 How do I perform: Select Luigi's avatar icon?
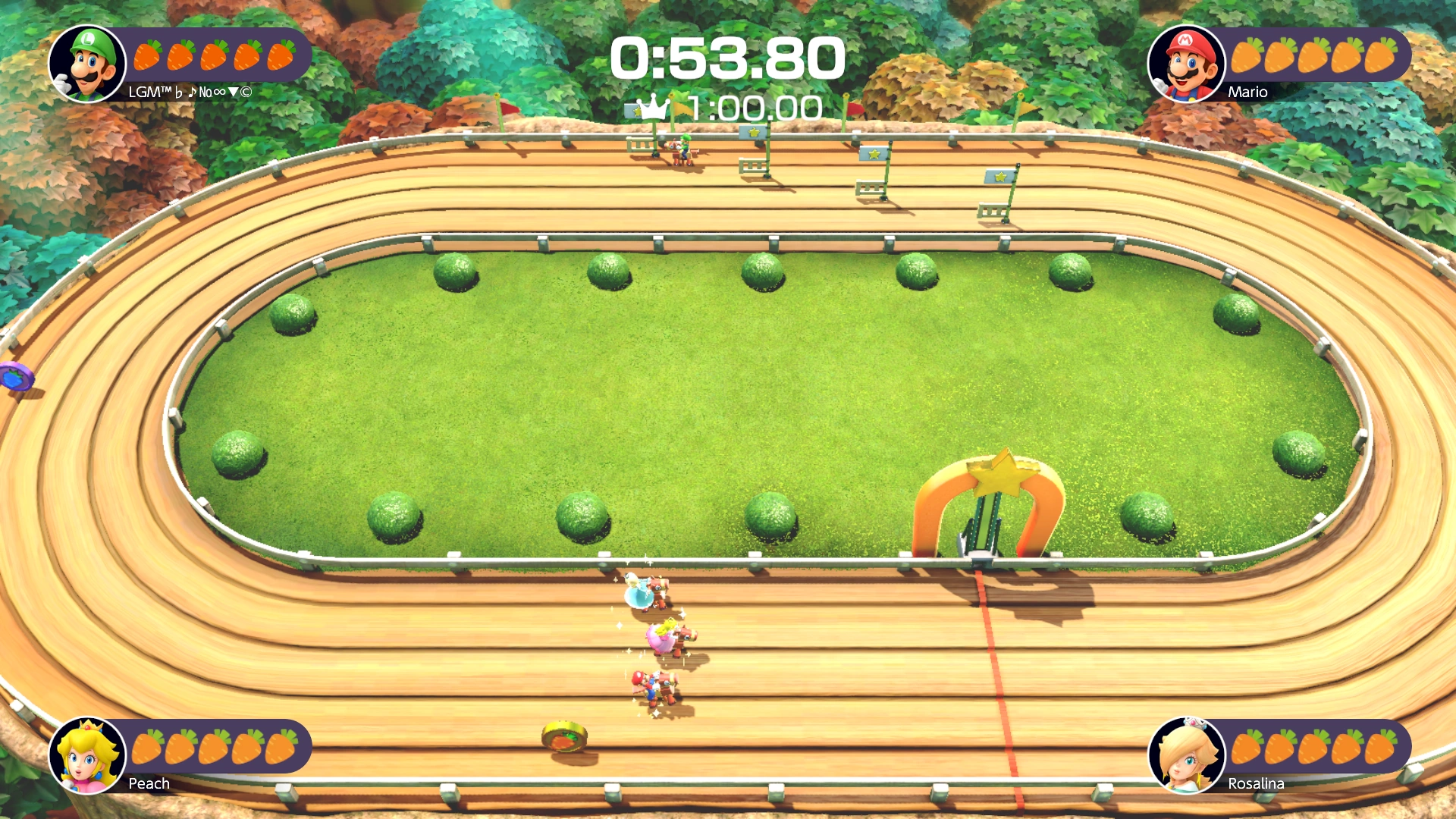click(x=87, y=64)
